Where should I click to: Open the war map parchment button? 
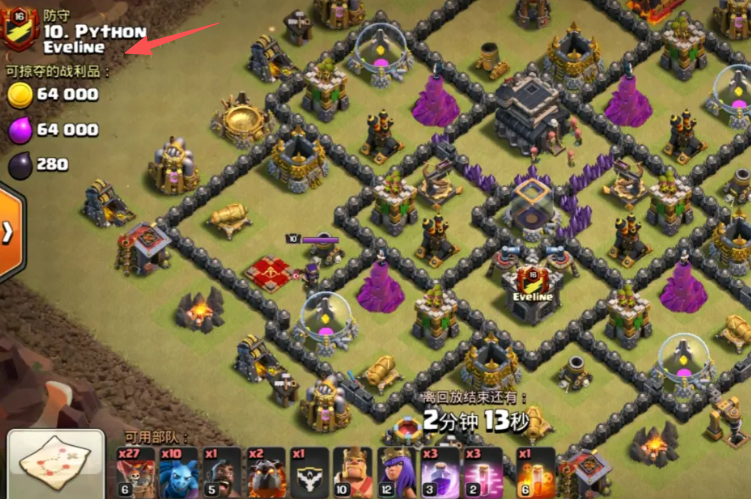point(55,466)
